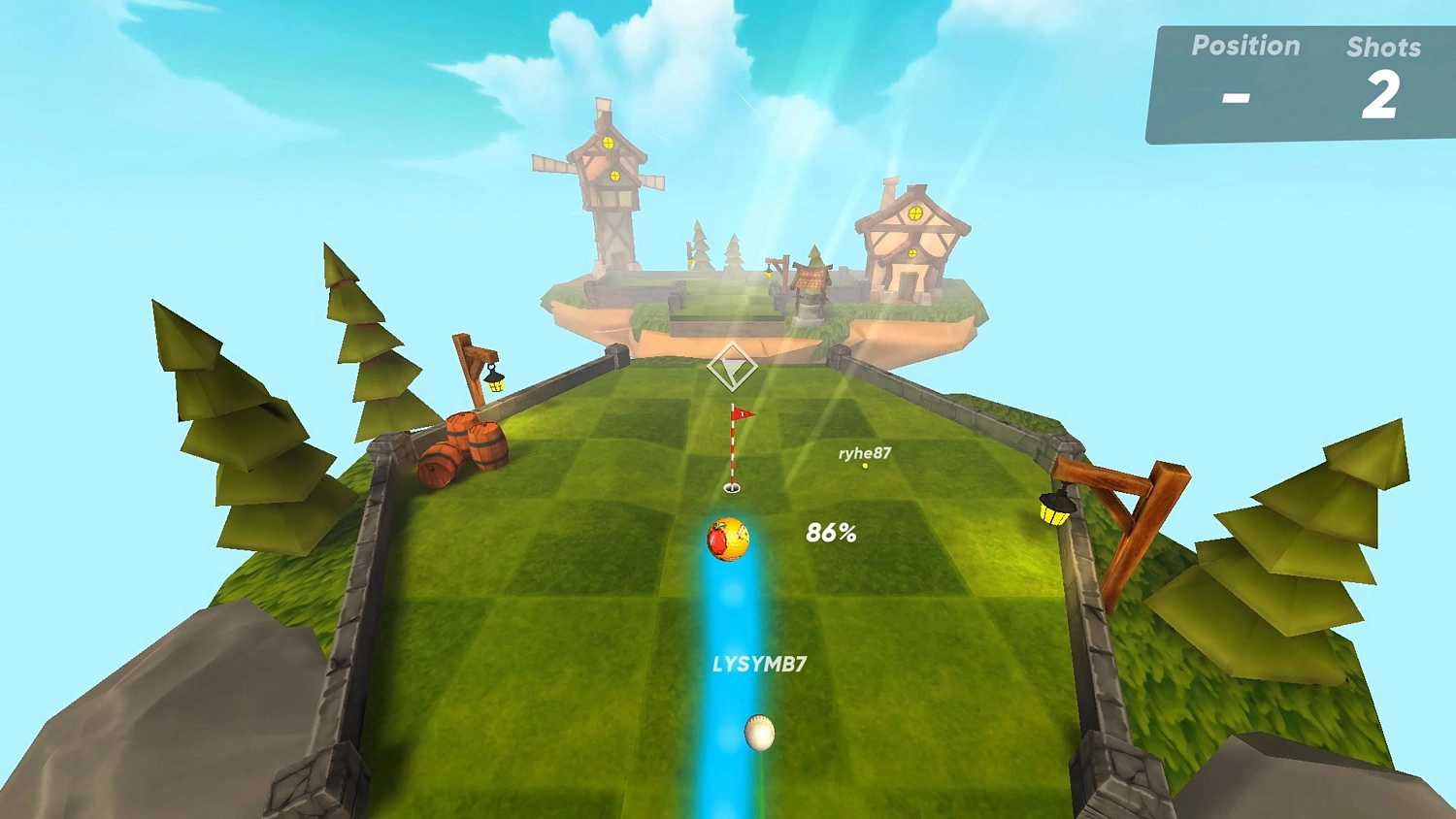This screenshot has height=819, width=1456.
Task: Select ryhe87's small yellow ball
Action: (x=862, y=467)
